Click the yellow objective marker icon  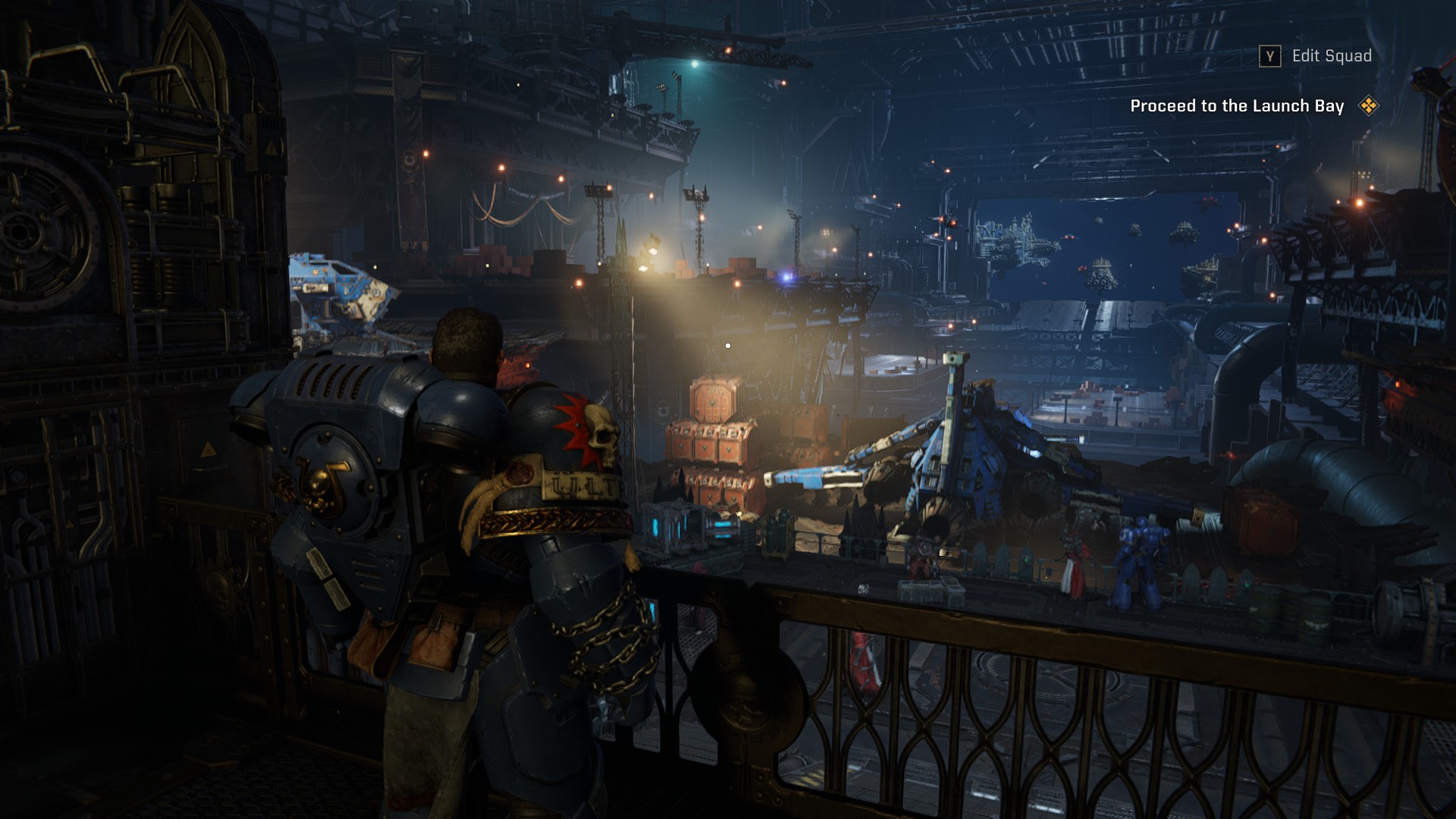(x=1368, y=106)
